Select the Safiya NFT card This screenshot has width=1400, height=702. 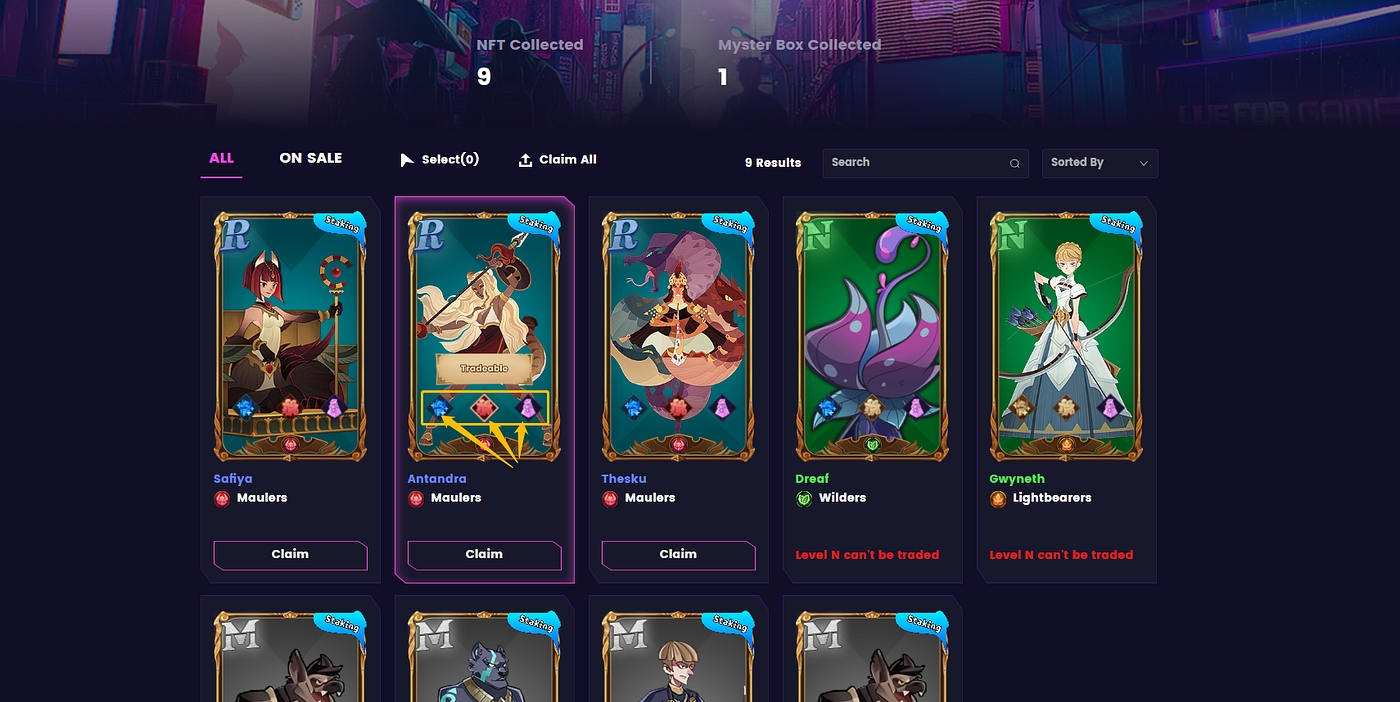(x=290, y=335)
